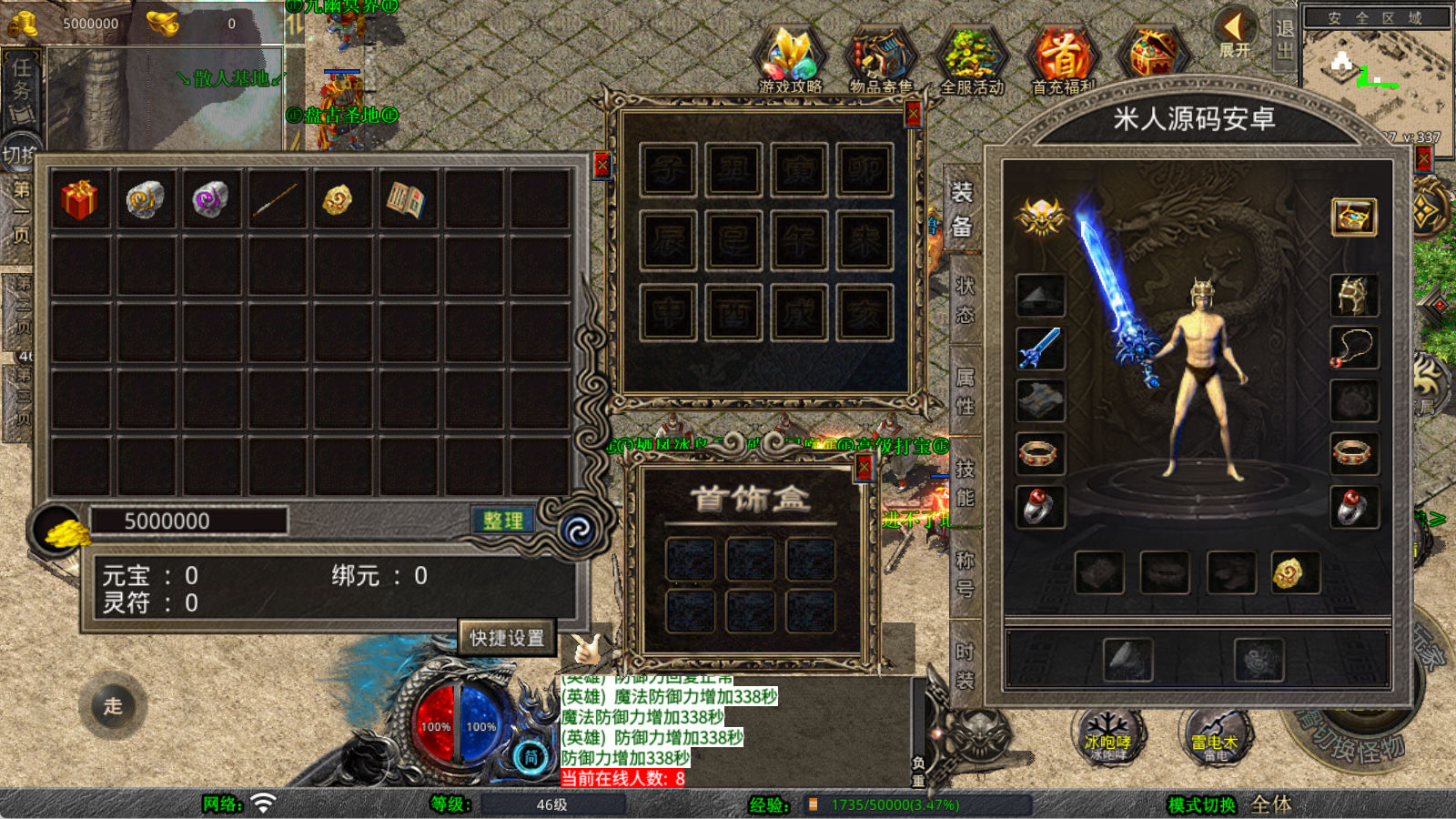Switch to the 状态 status tab
Screen dimensions: 1456x819
coord(964,299)
